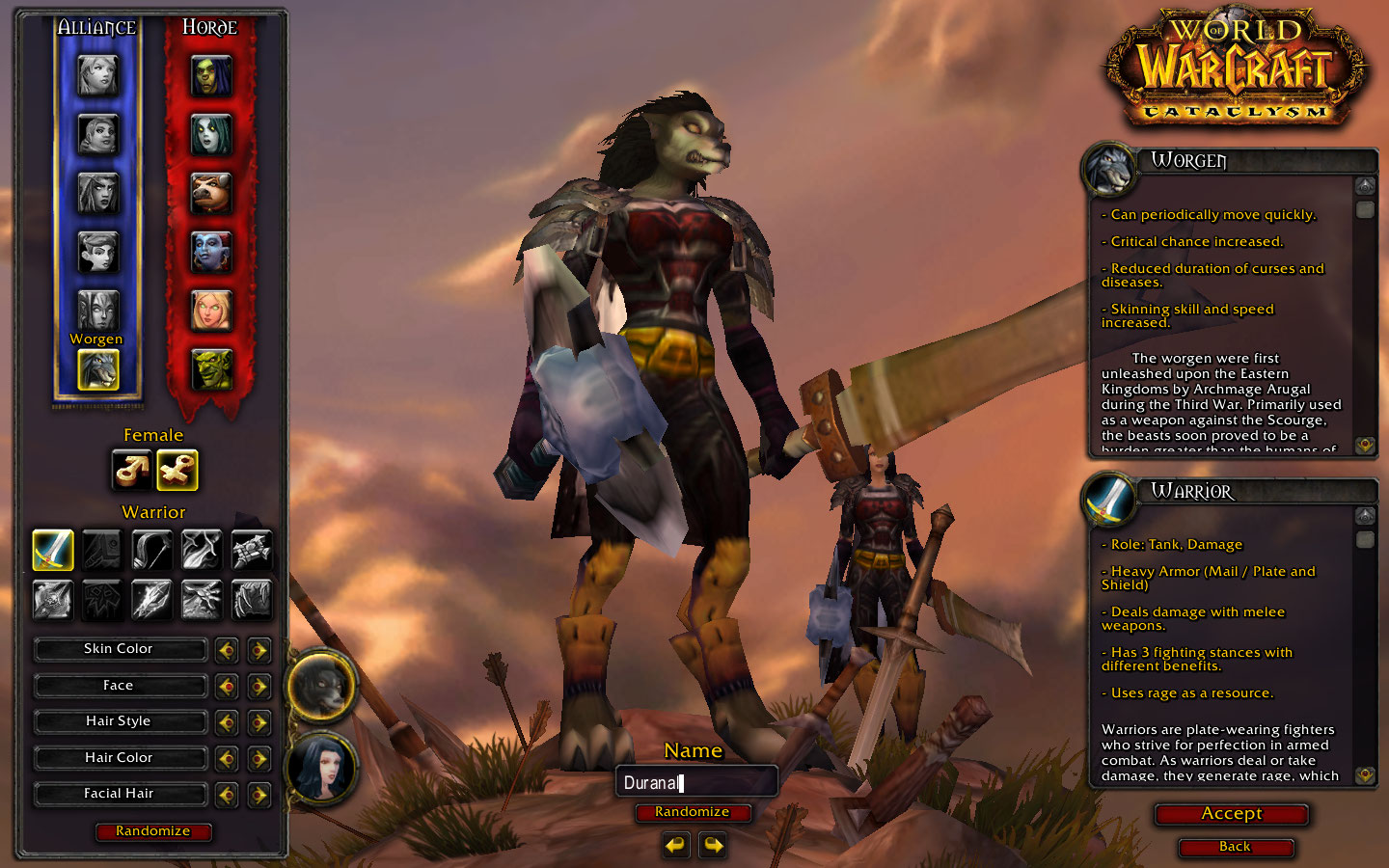Pick the Goblin race portrait
This screenshot has height=868, width=1389.
pos(211,368)
